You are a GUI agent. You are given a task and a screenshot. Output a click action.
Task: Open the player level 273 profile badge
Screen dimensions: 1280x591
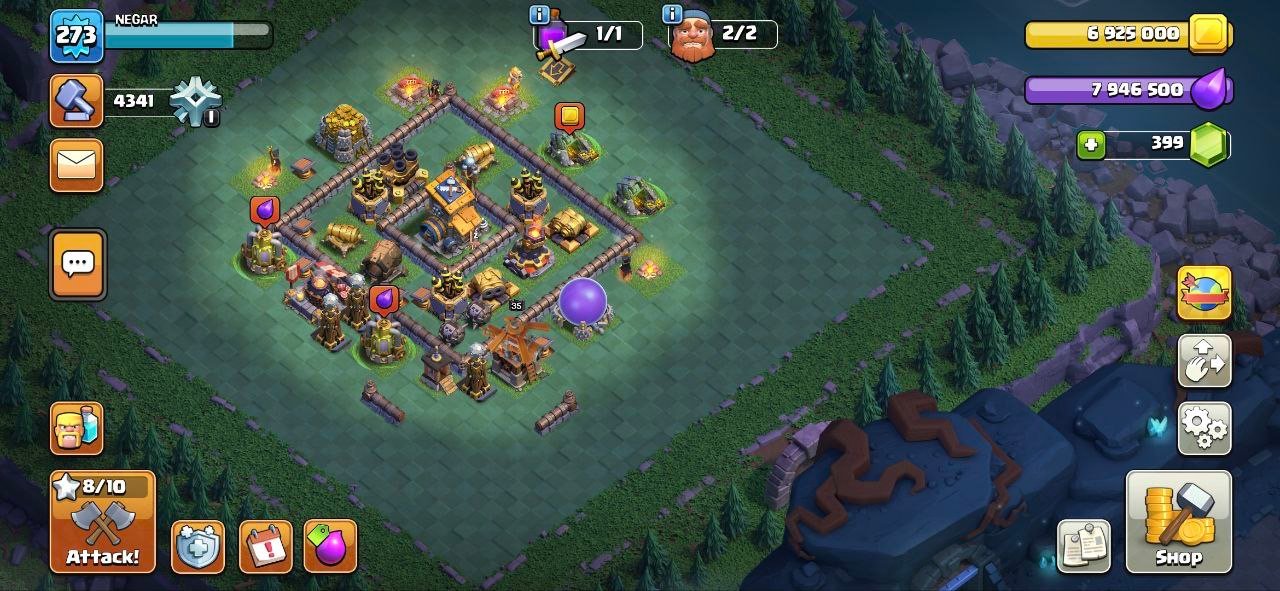pos(77,36)
